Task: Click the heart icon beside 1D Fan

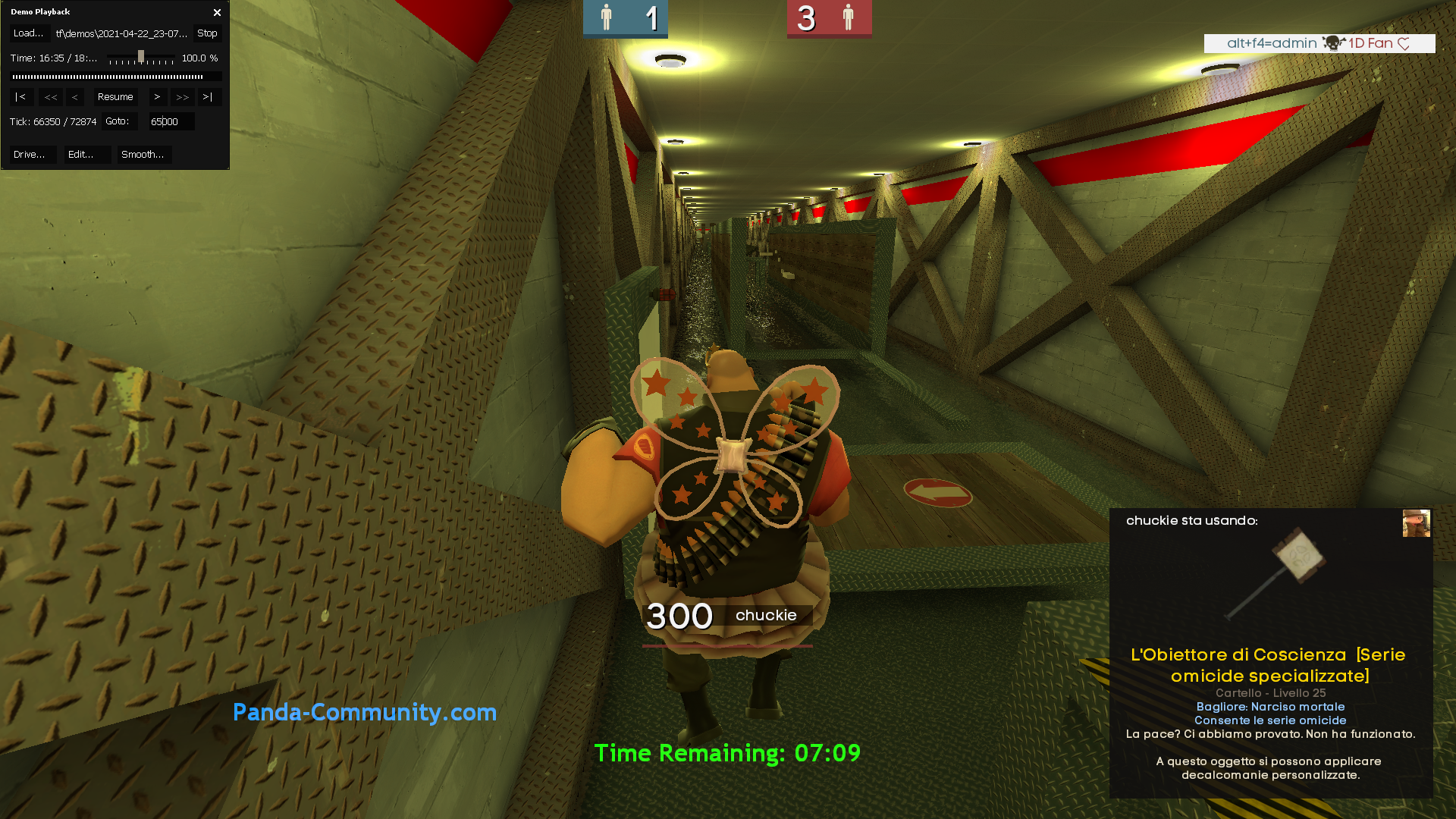Action: (x=1404, y=43)
